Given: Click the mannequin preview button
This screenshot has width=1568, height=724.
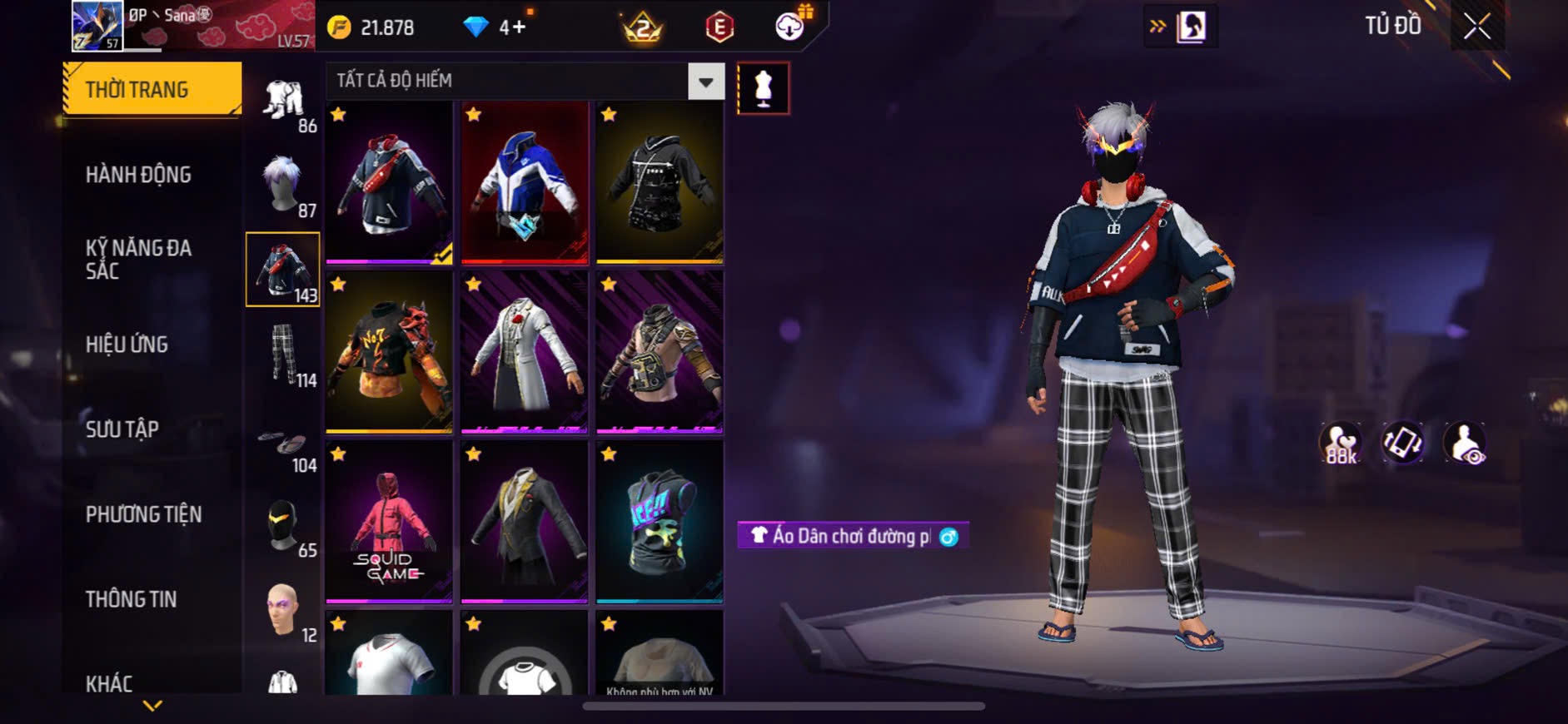Looking at the screenshot, I should click(763, 88).
